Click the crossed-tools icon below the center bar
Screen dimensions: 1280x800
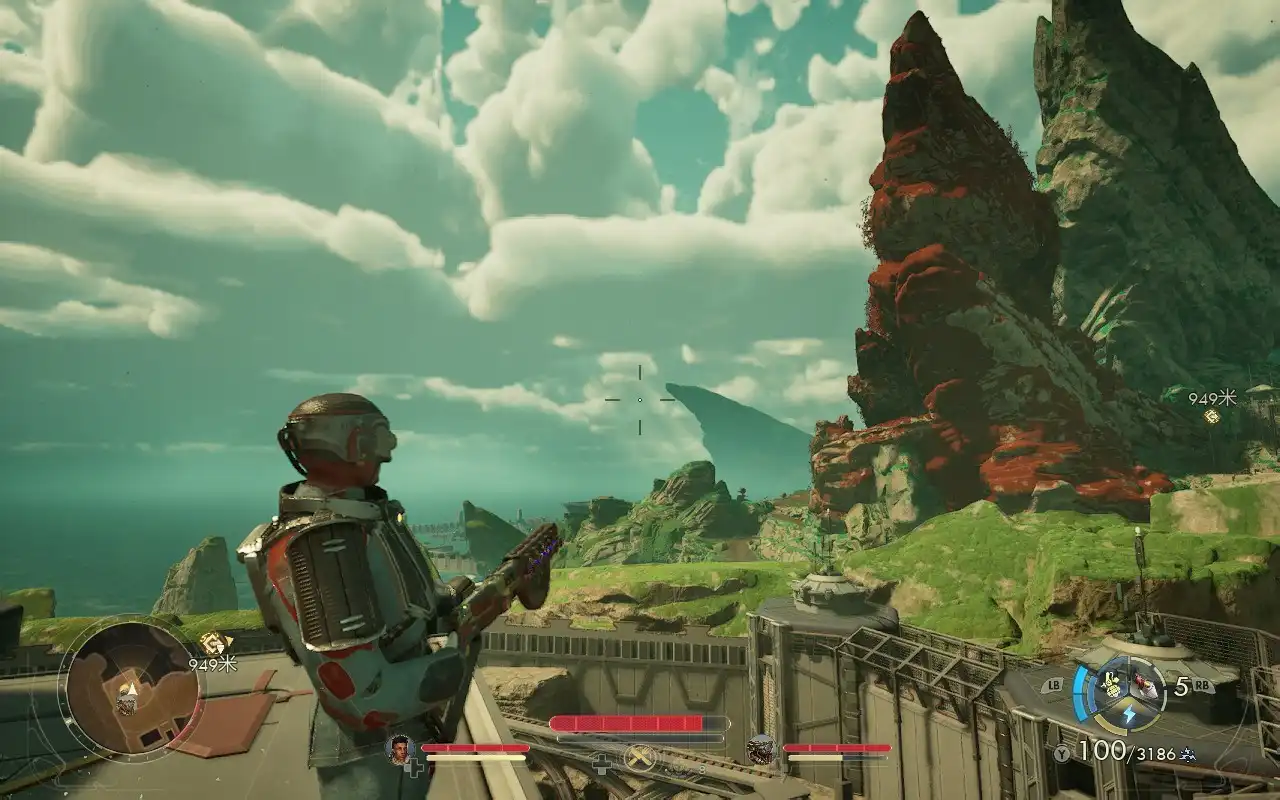[x=639, y=758]
